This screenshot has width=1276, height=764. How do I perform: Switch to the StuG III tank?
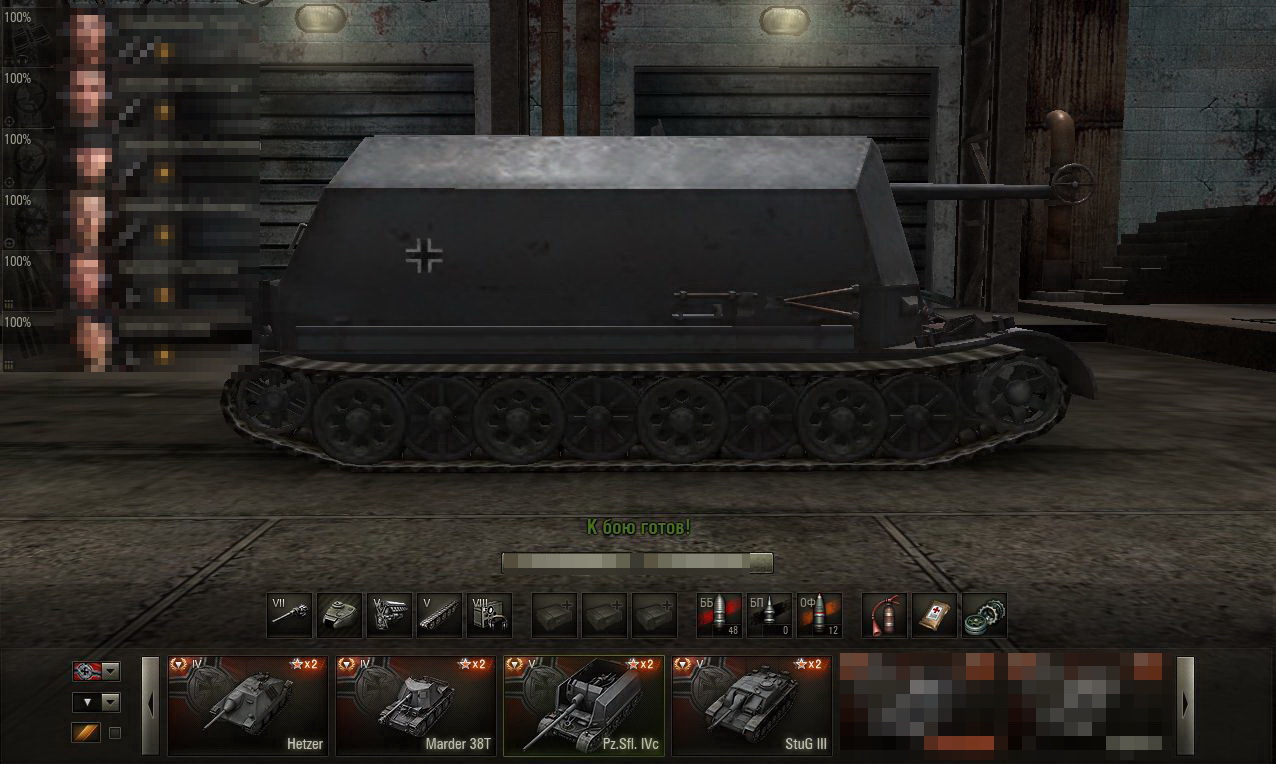coord(752,705)
